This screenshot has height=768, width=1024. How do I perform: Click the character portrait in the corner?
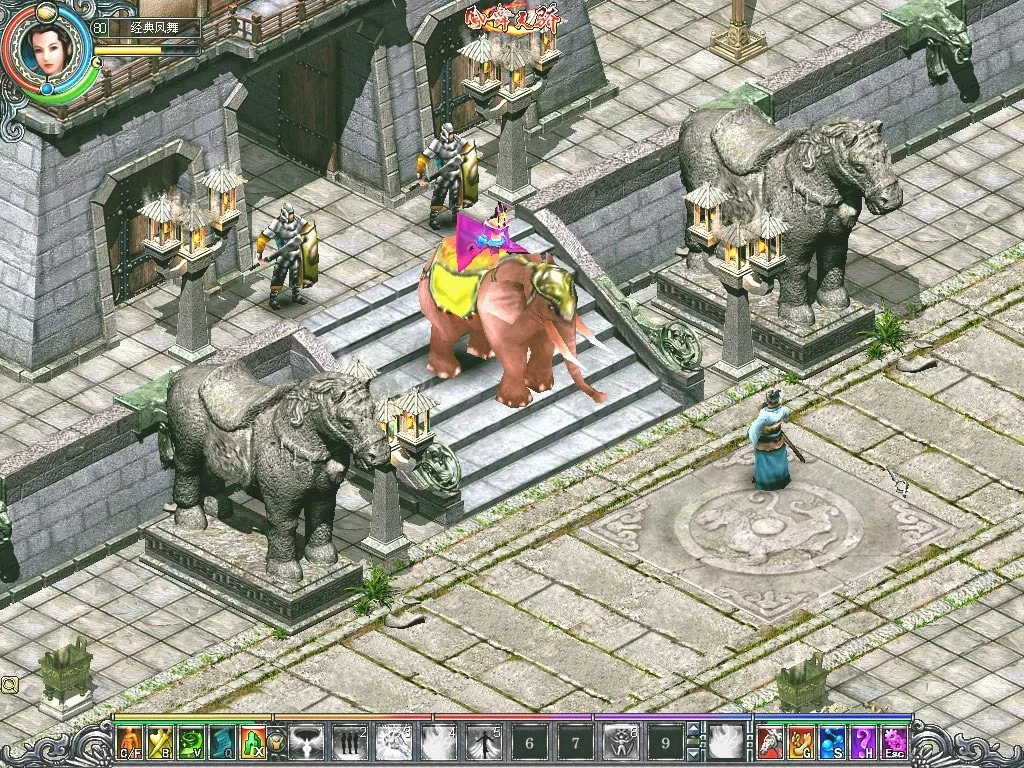click(47, 52)
